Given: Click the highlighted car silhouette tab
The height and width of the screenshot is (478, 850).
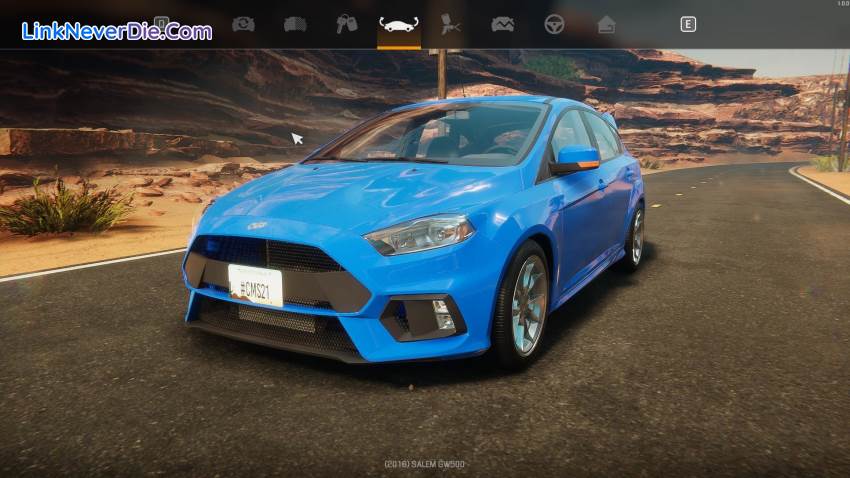Looking at the screenshot, I should [x=399, y=24].
